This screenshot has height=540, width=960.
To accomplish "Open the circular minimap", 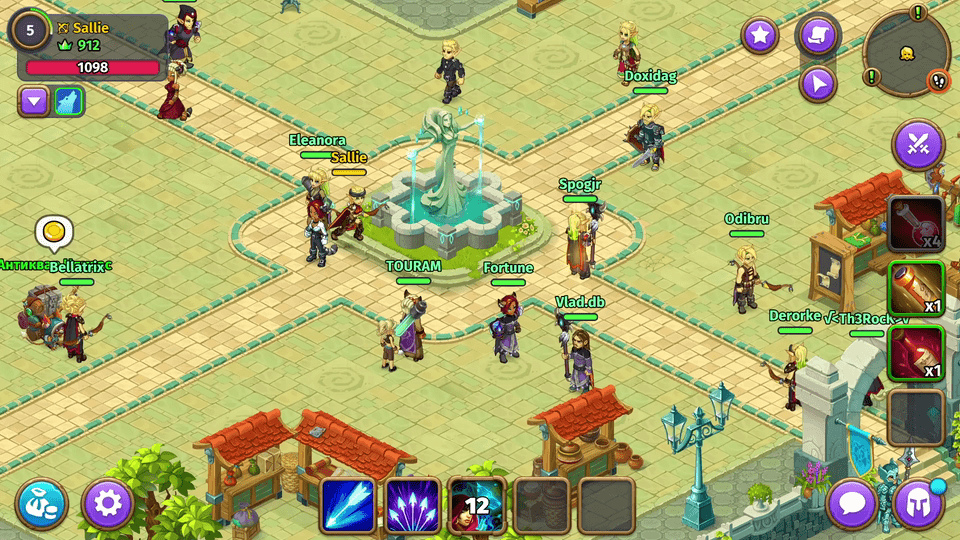I will tap(906, 52).
